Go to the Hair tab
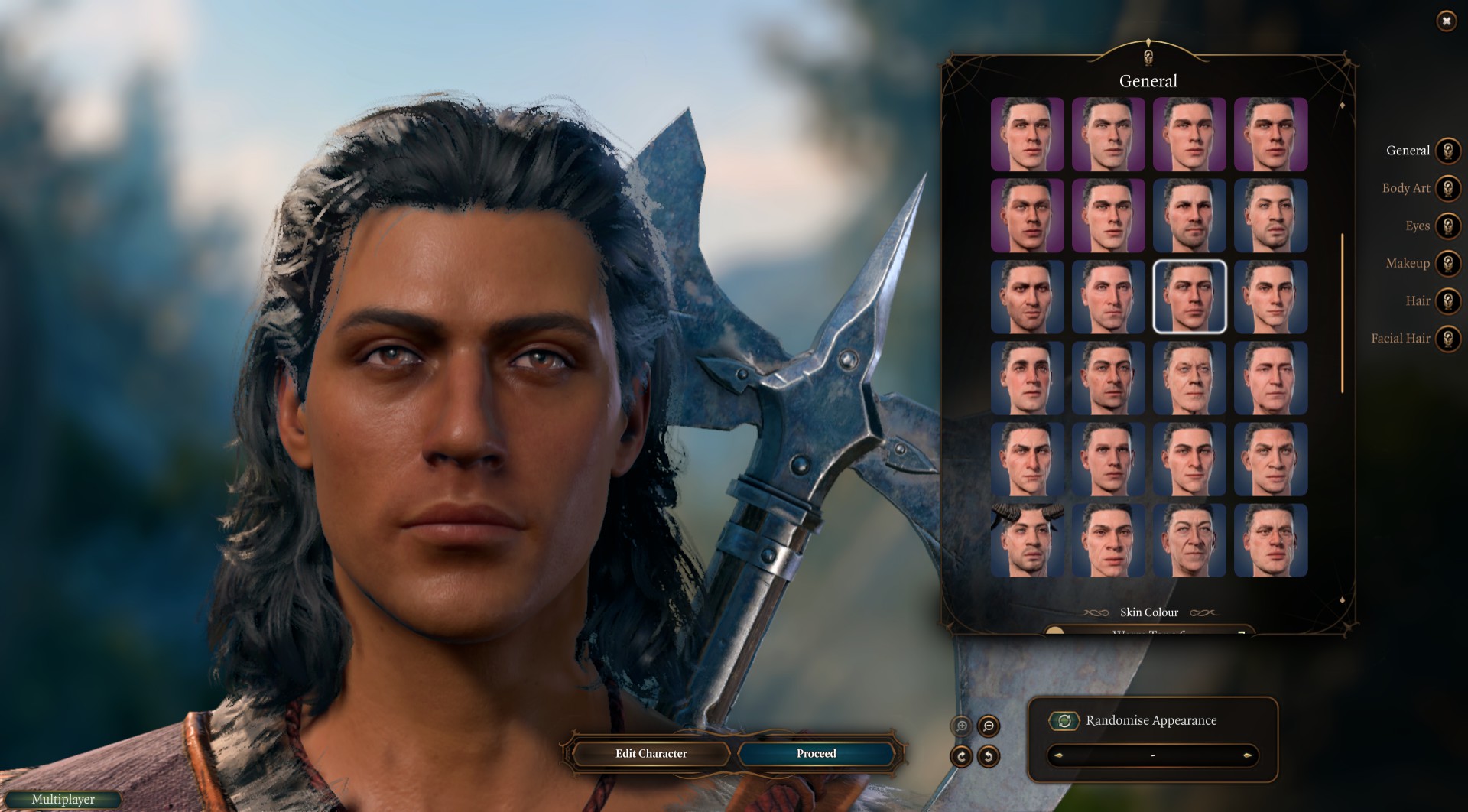This screenshot has width=1468, height=812. pos(1447,301)
